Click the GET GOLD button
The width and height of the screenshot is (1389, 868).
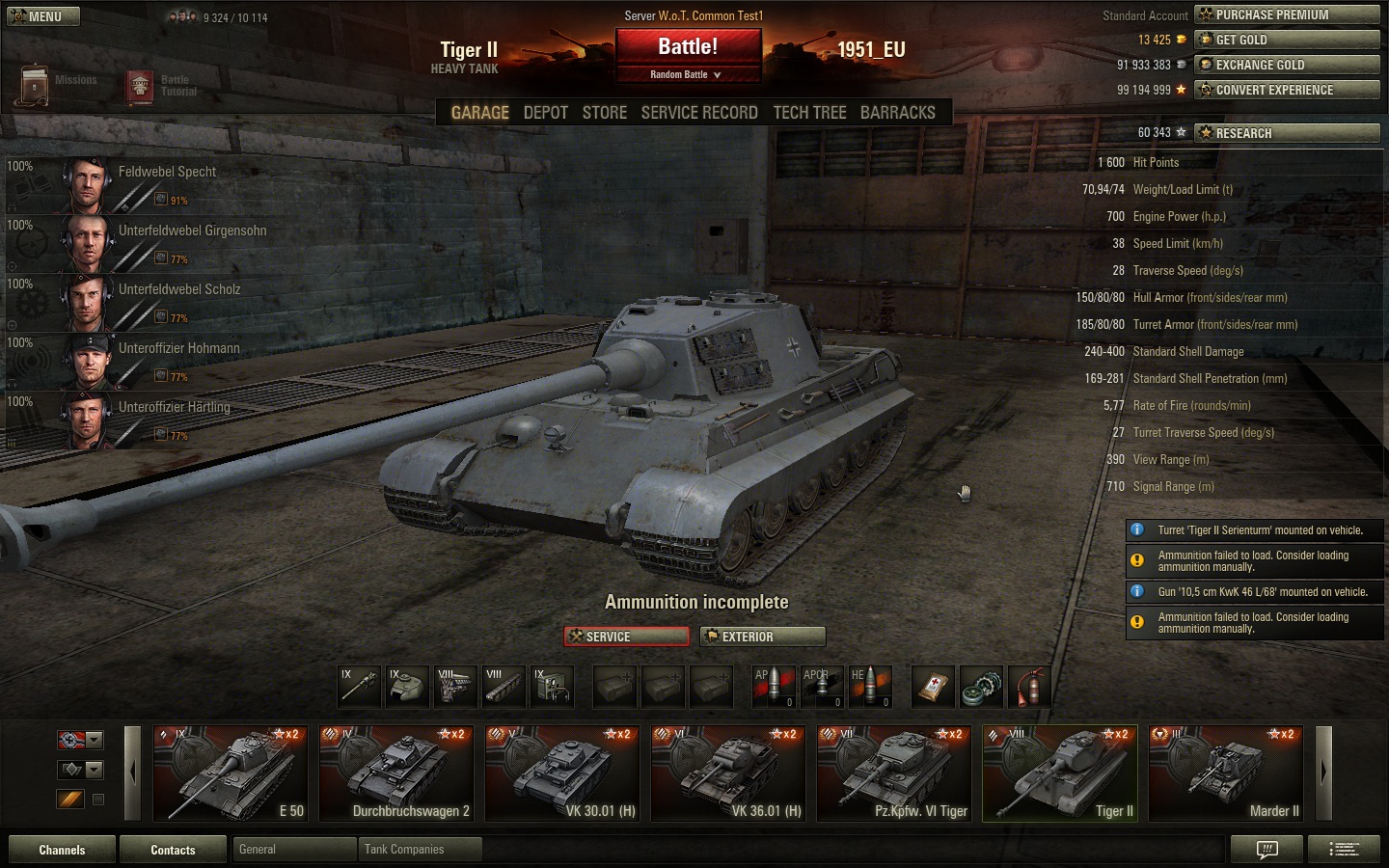point(1287,40)
